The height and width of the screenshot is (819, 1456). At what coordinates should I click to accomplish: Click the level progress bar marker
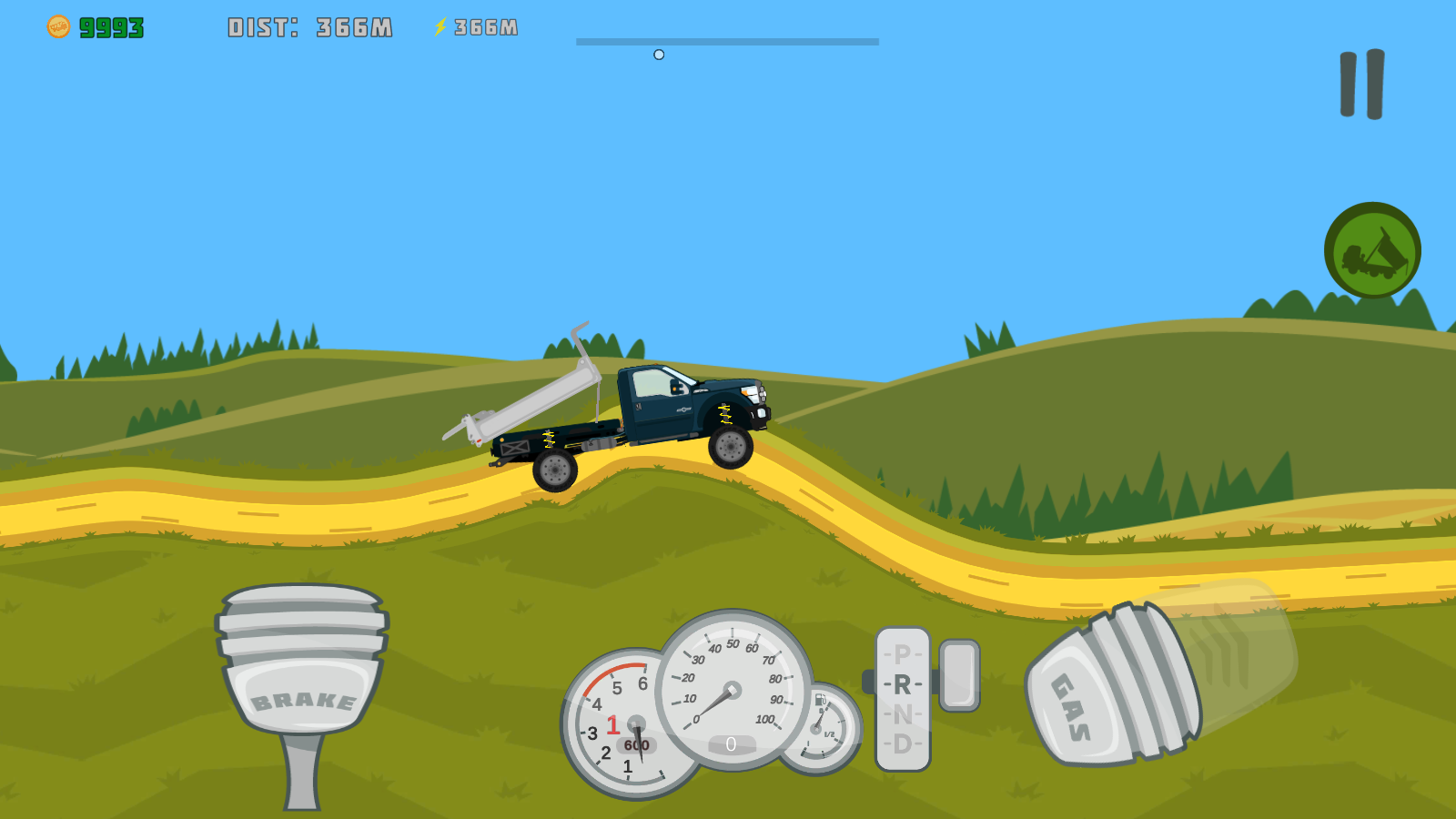[x=660, y=54]
